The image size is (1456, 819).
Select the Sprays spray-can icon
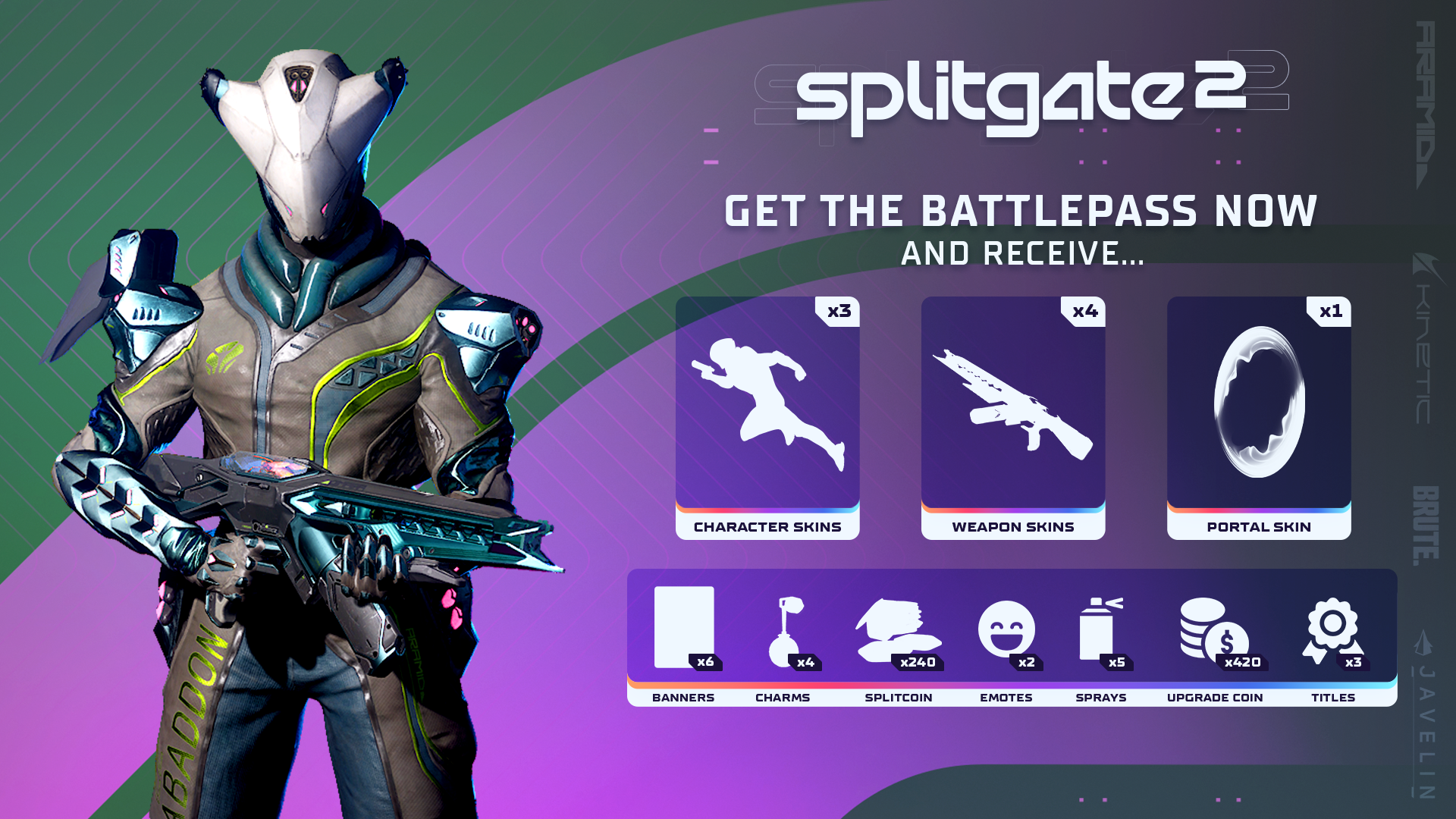click(1100, 629)
